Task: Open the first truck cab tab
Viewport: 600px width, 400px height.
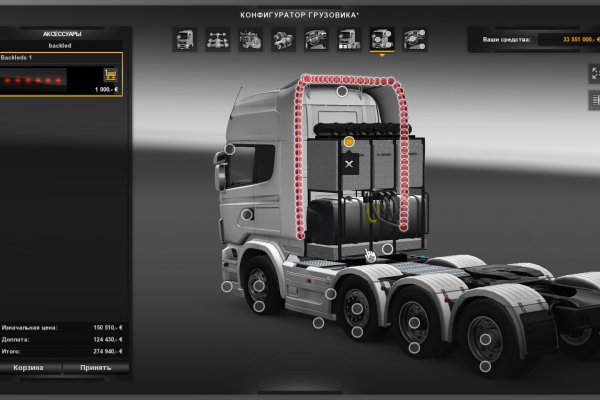Action: pos(186,39)
